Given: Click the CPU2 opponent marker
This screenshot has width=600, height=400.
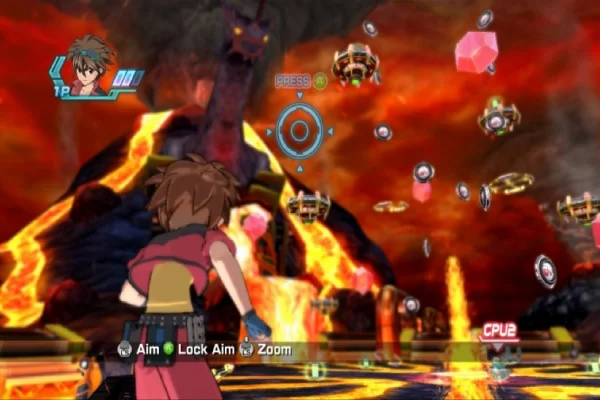Looking at the screenshot, I should coord(499,330).
